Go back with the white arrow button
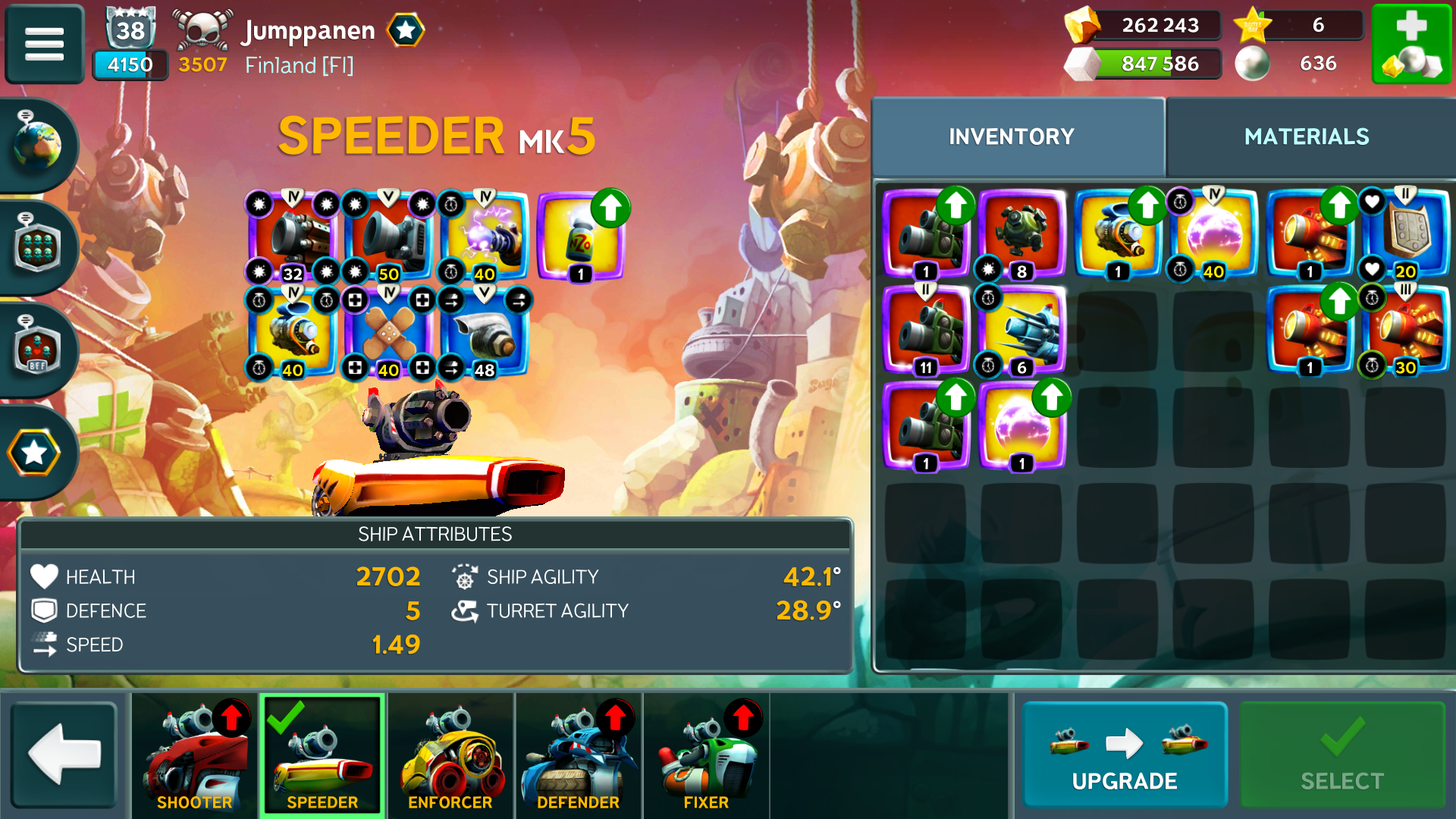This screenshot has width=1456, height=819. (64, 755)
